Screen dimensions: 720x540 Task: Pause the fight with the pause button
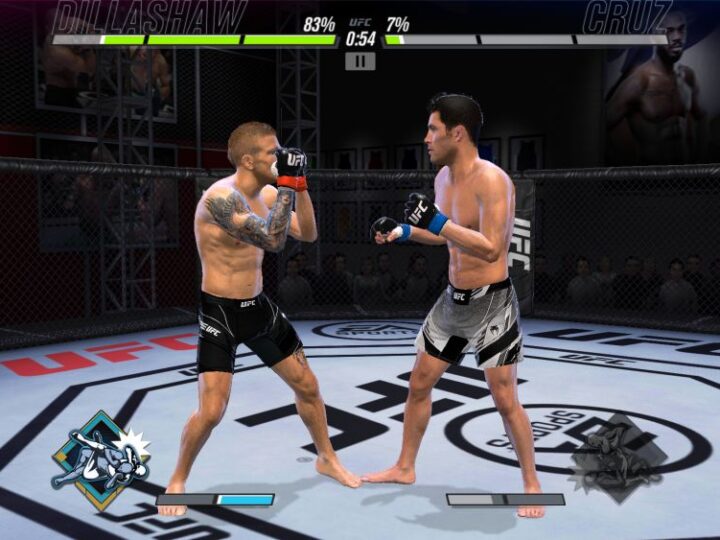click(360, 61)
